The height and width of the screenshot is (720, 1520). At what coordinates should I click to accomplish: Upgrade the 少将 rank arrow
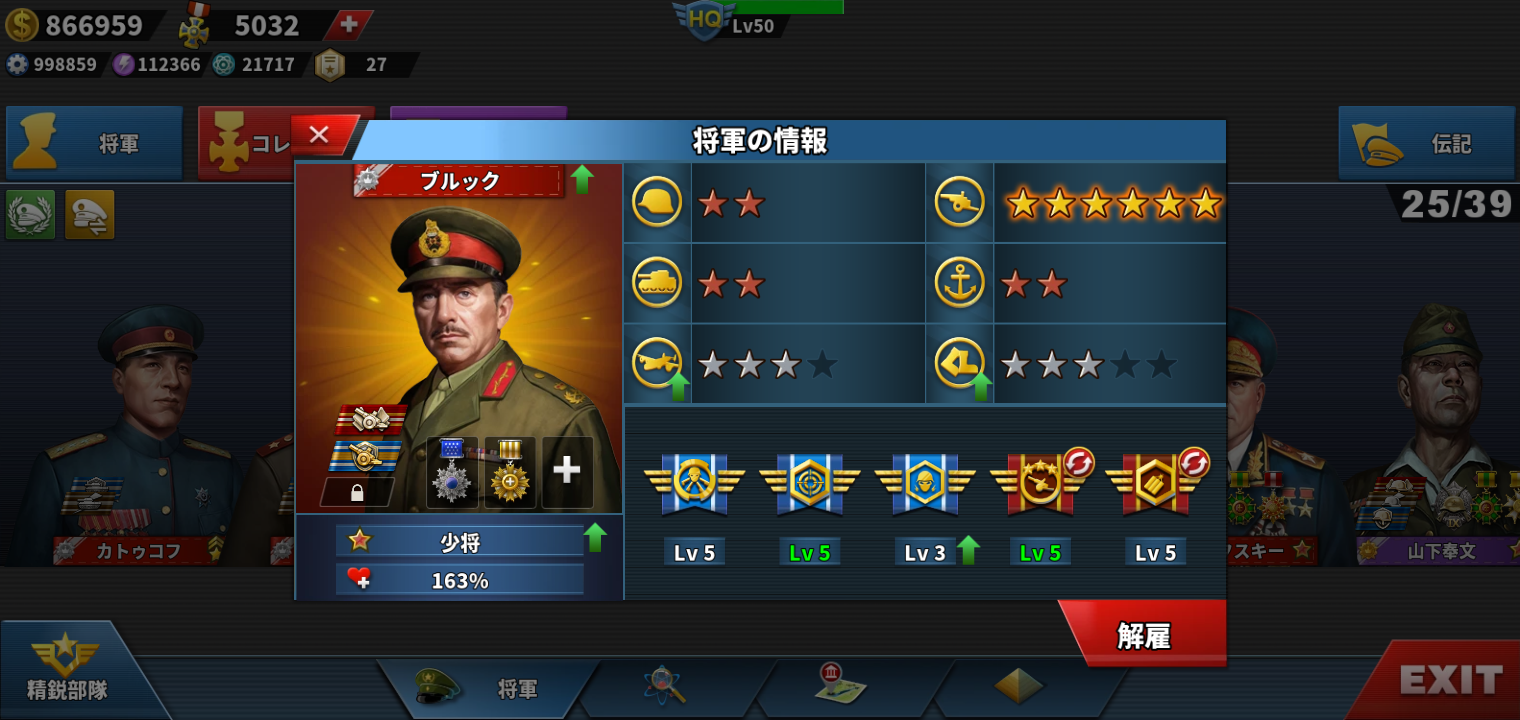[x=596, y=538]
